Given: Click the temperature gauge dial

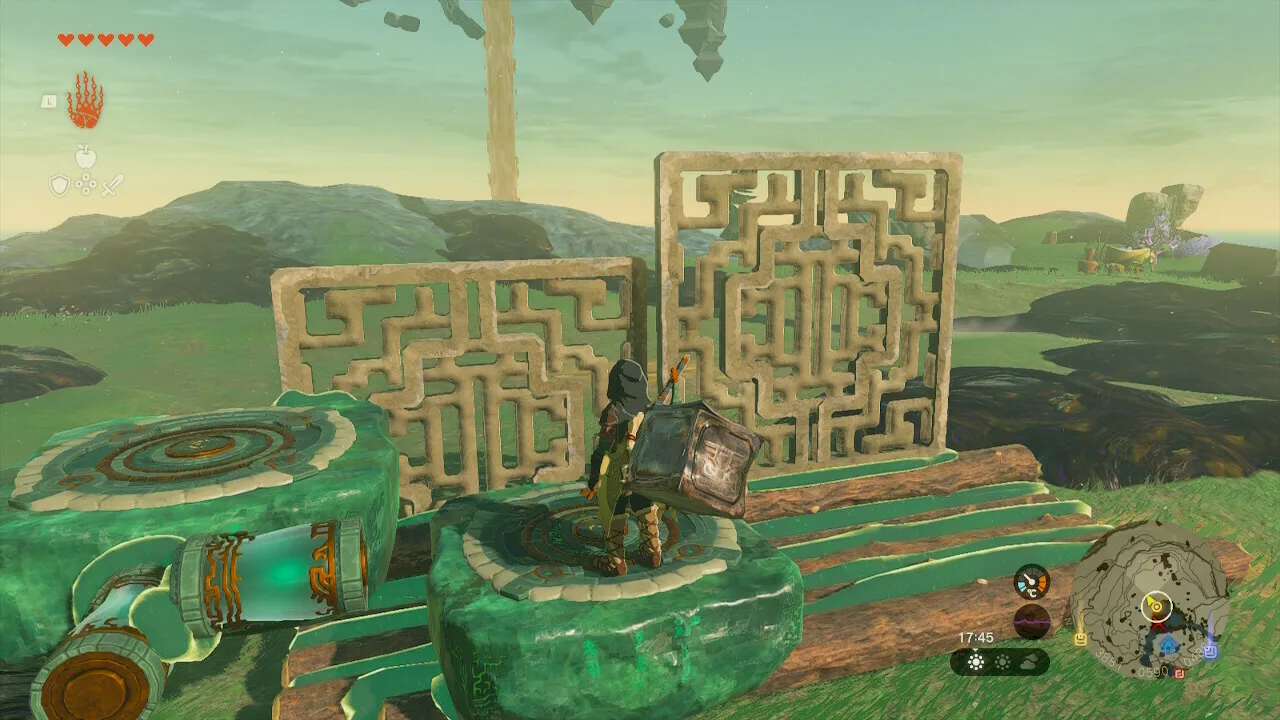Looking at the screenshot, I should 1031,582.
